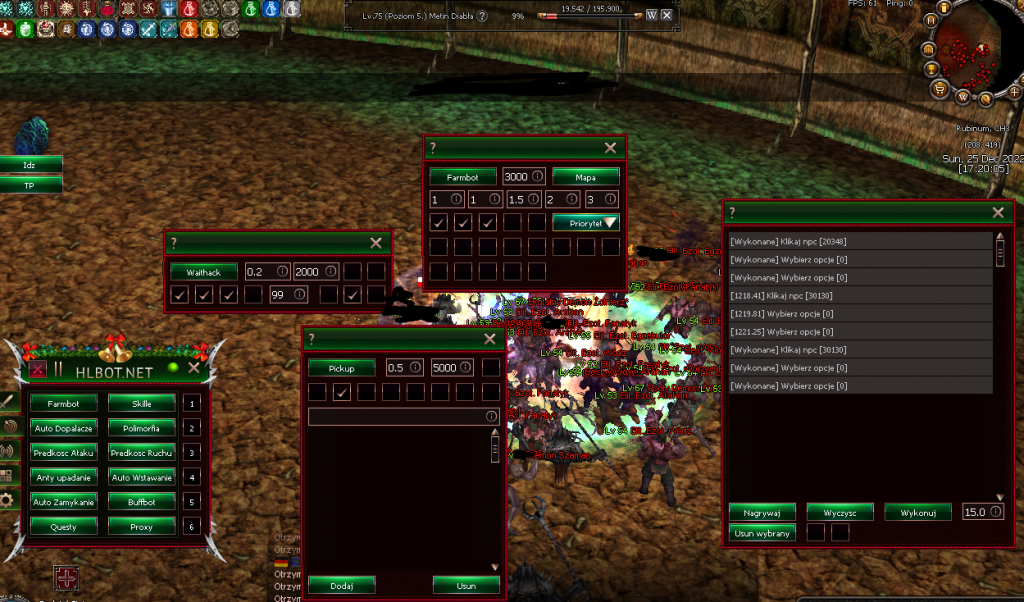Enable Auto Dopalacze

pos(64,428)
